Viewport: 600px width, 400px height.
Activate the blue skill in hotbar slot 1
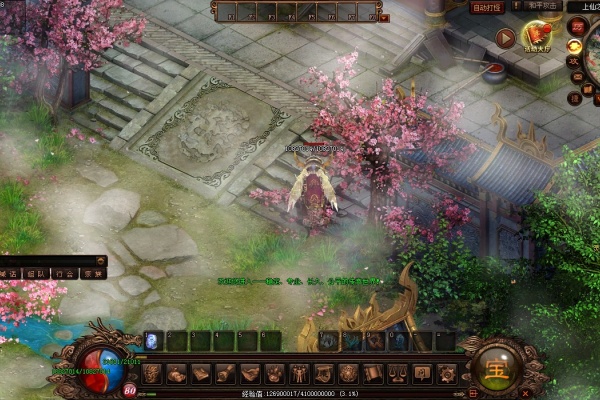152,341
